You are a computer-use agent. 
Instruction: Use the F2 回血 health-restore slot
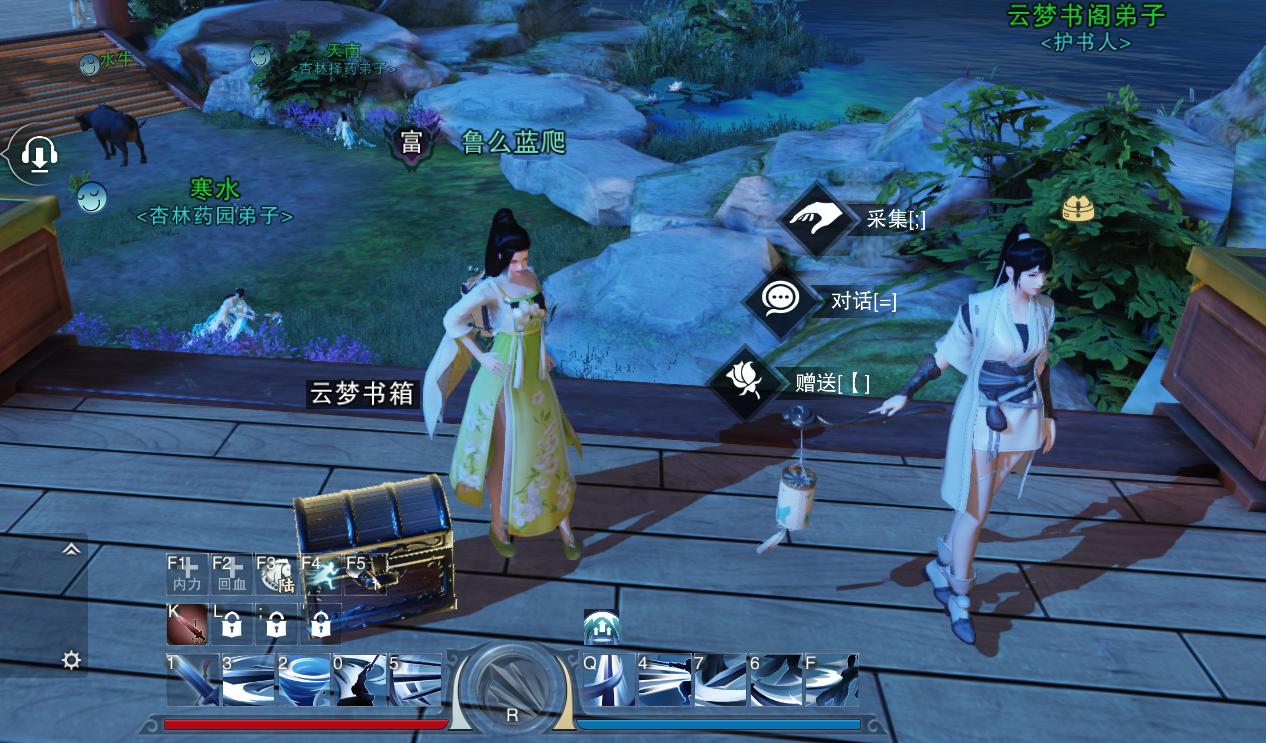point(232,574)
